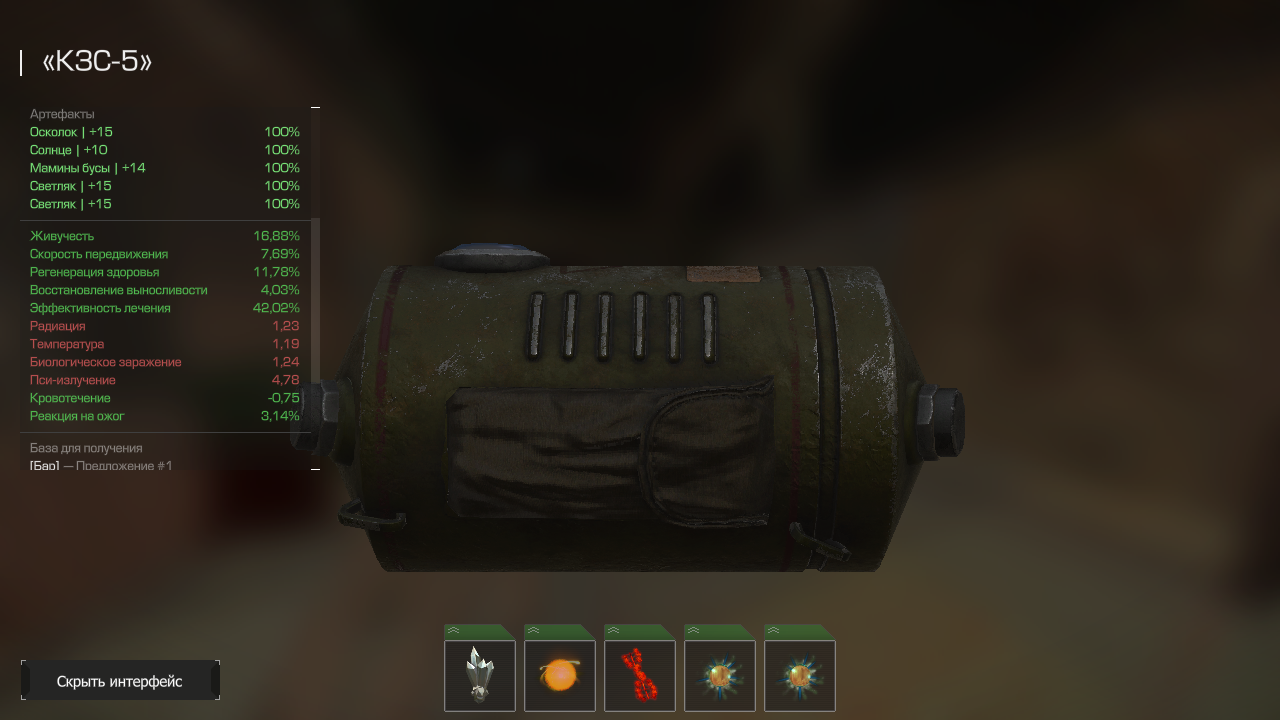This screenshot has width=1280, height=720.
Task: Select the white crystal shard artifact slot
Action: [480, 675]
